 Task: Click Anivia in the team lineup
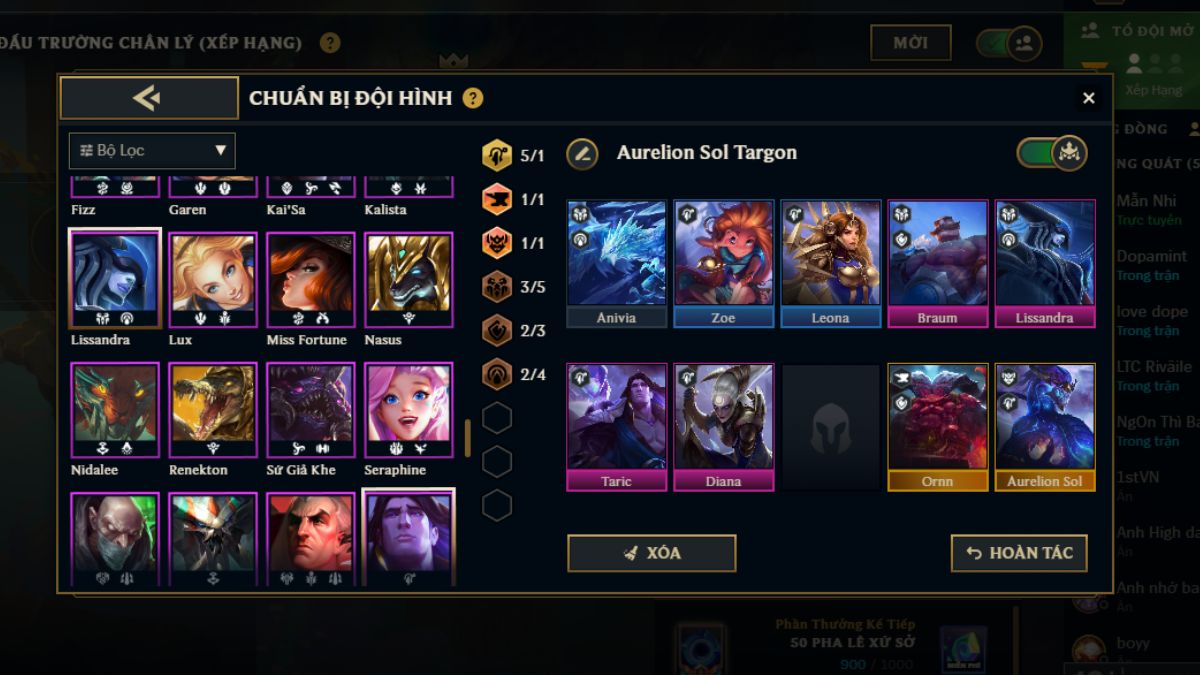coord(616,262)
